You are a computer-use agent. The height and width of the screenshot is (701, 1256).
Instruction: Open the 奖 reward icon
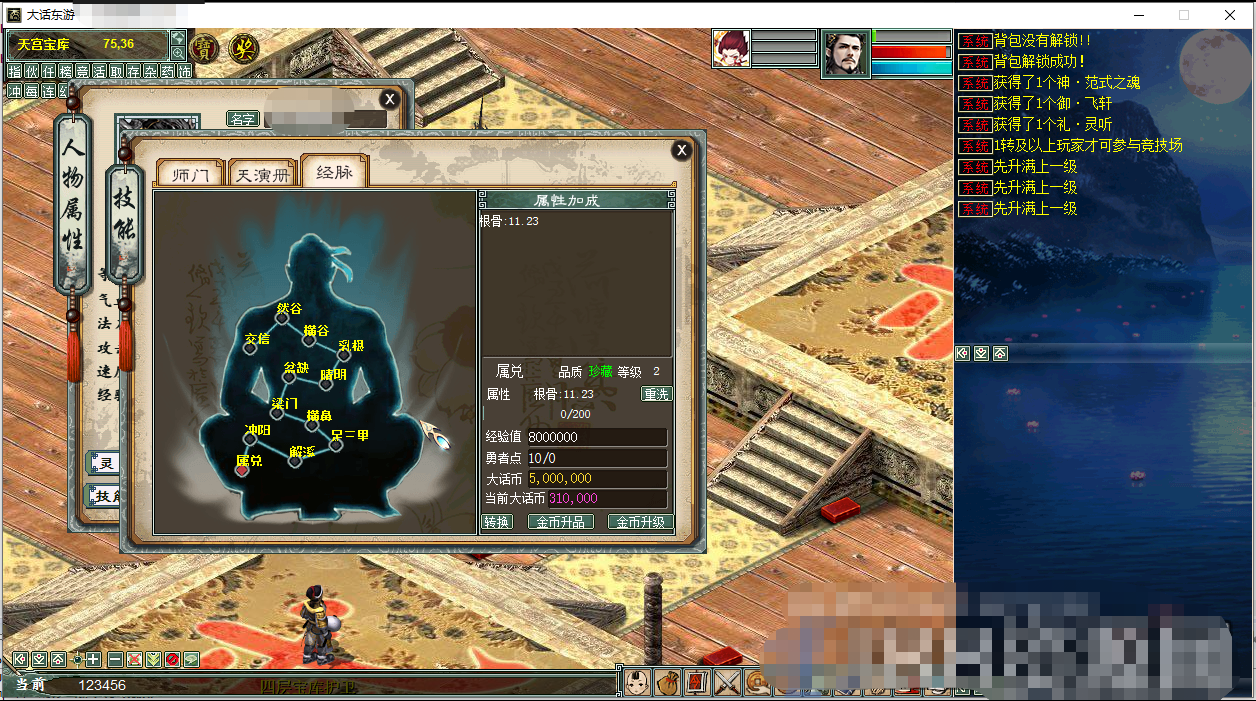(241, 47)
